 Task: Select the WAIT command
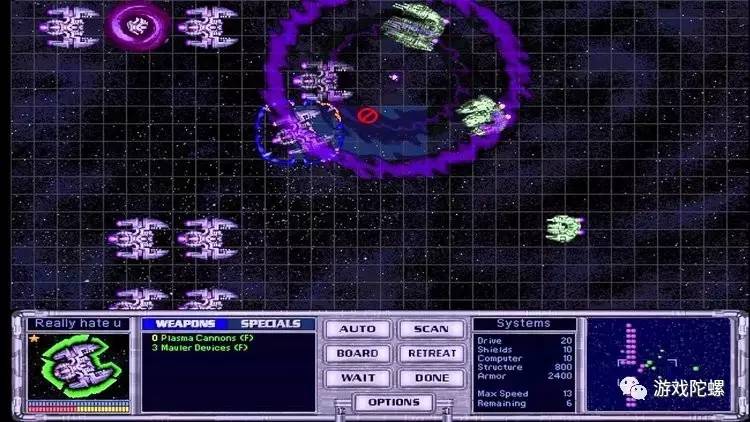pyautogui.click(x=357, y=378)
